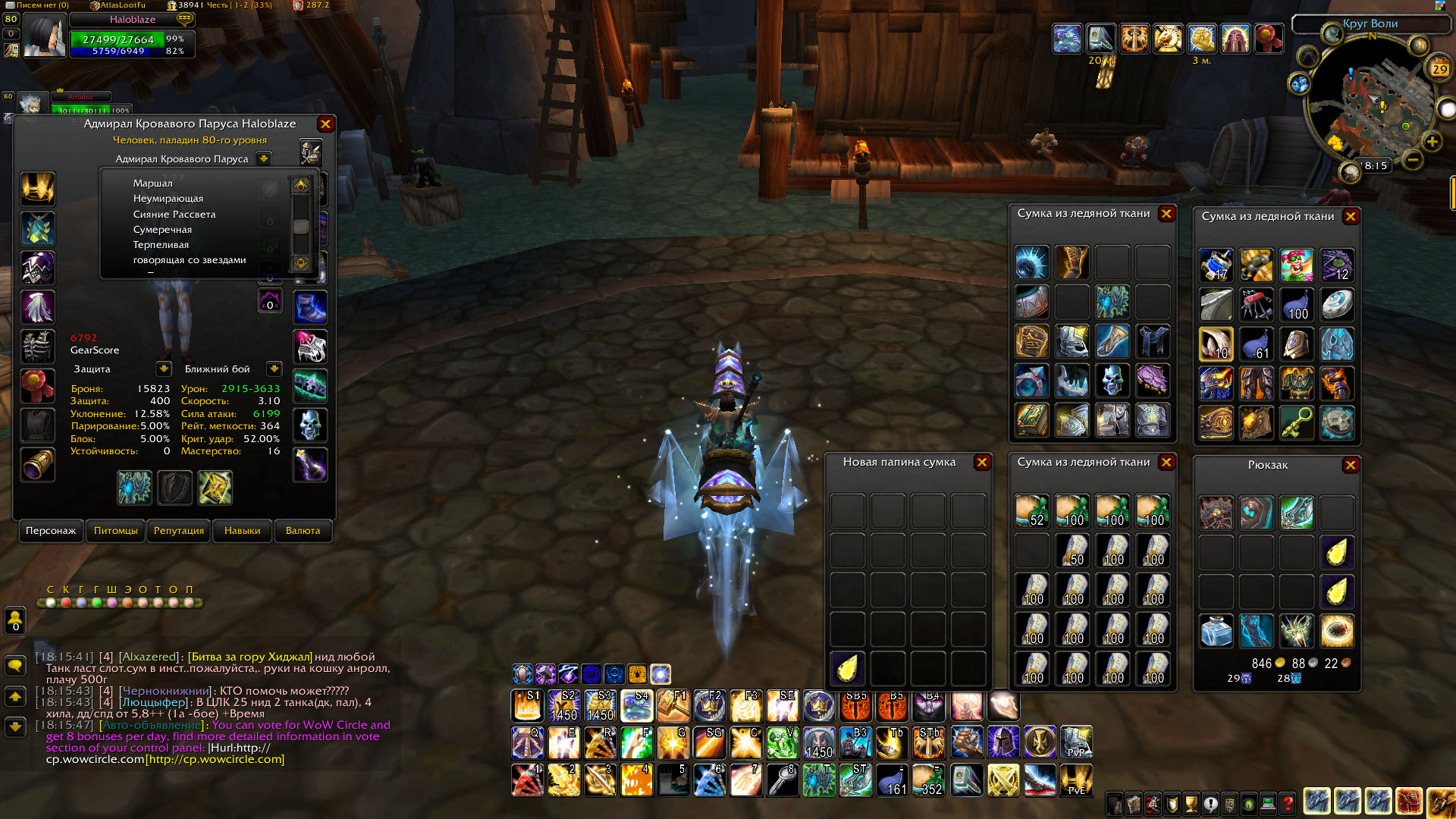The width and height of the screenshot is (1456, 819).
Task: Choose the Сияние Рассвета title
Action: (x=174, y=215)
